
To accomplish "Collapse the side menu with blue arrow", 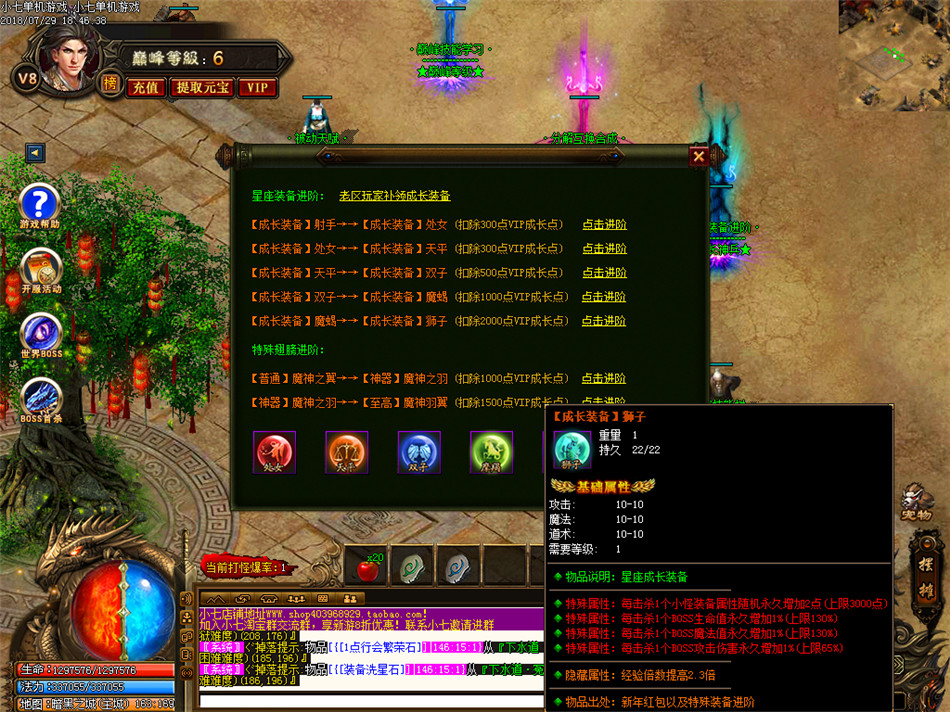I will click(x=36, y=153).
